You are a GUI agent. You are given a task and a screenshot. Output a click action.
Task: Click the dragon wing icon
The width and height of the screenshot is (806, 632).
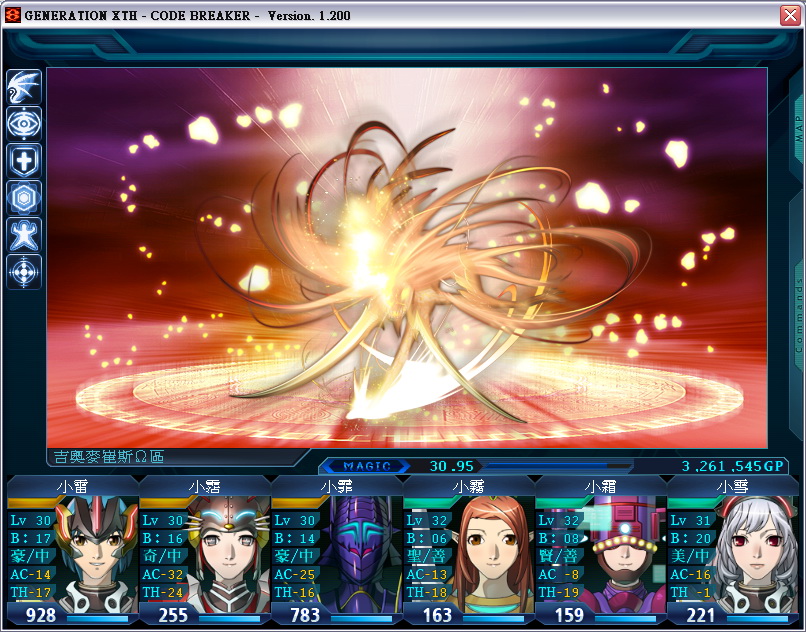click(24, 87)
